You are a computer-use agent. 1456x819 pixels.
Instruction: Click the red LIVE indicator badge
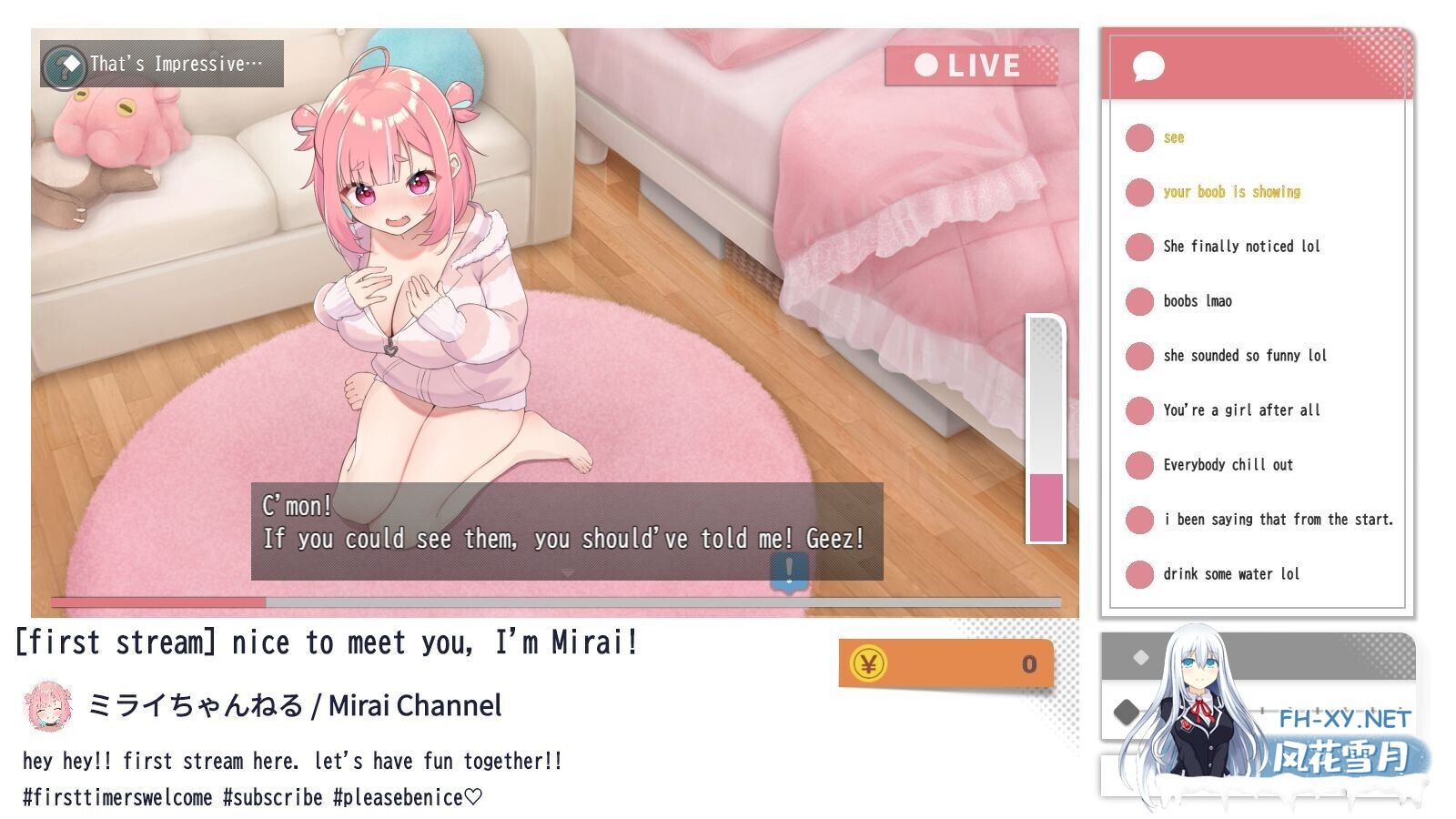point(971,65)
